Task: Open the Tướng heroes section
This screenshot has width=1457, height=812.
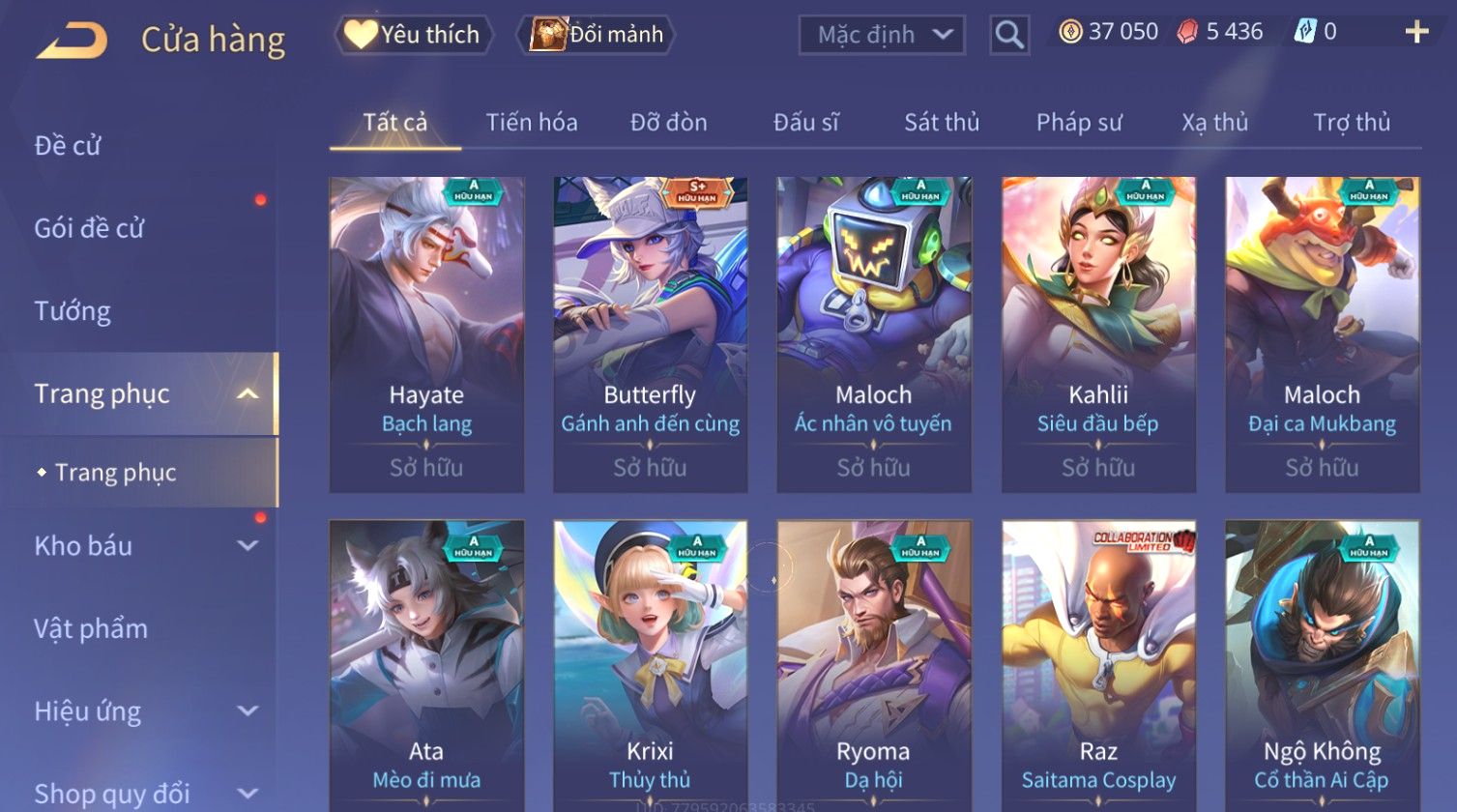Action: point(73,311)
